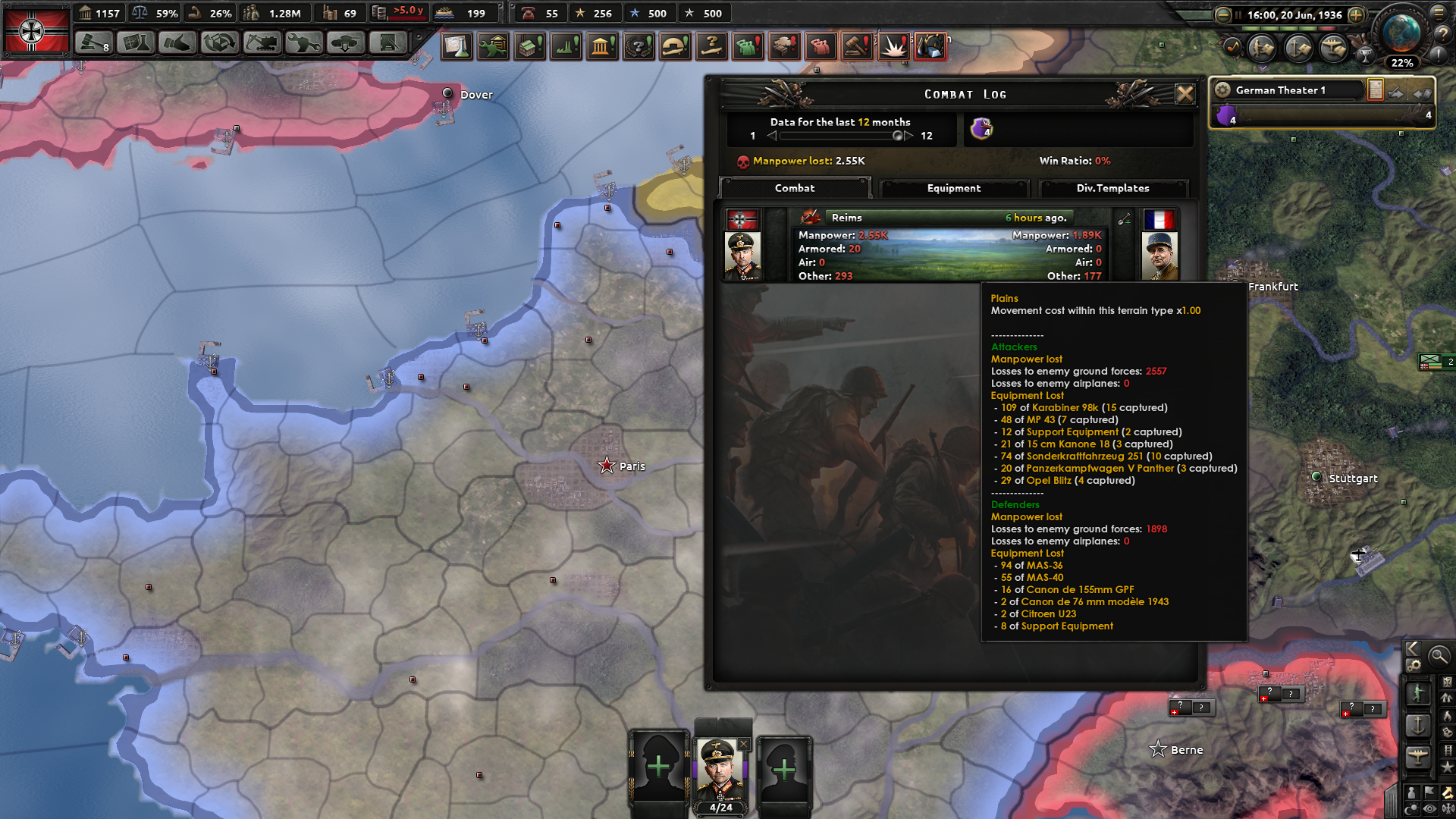Toggle the music player note icon
The height and width of the screenshot is (819, 1456).
pos(1233,47)
